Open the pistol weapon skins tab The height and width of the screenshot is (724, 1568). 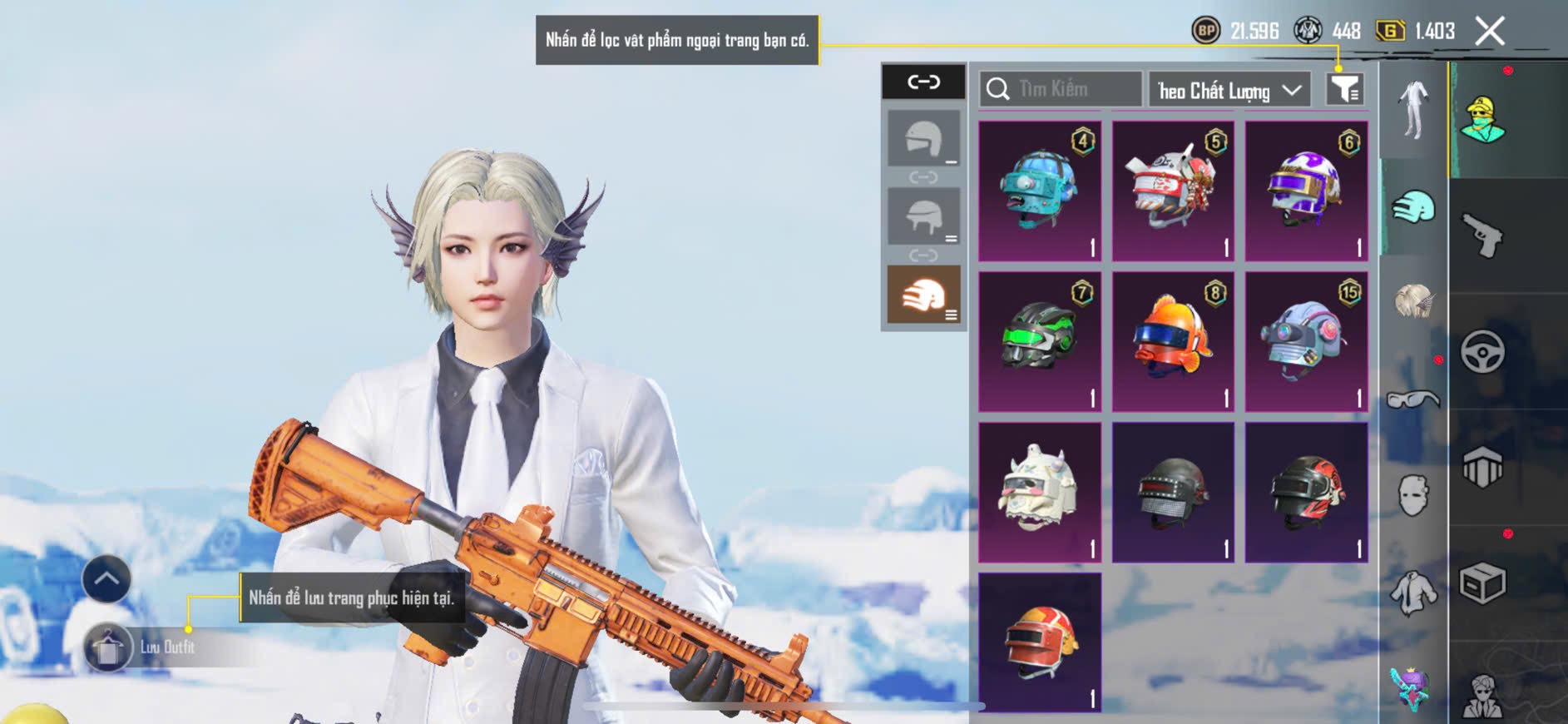click(1483, 236)
